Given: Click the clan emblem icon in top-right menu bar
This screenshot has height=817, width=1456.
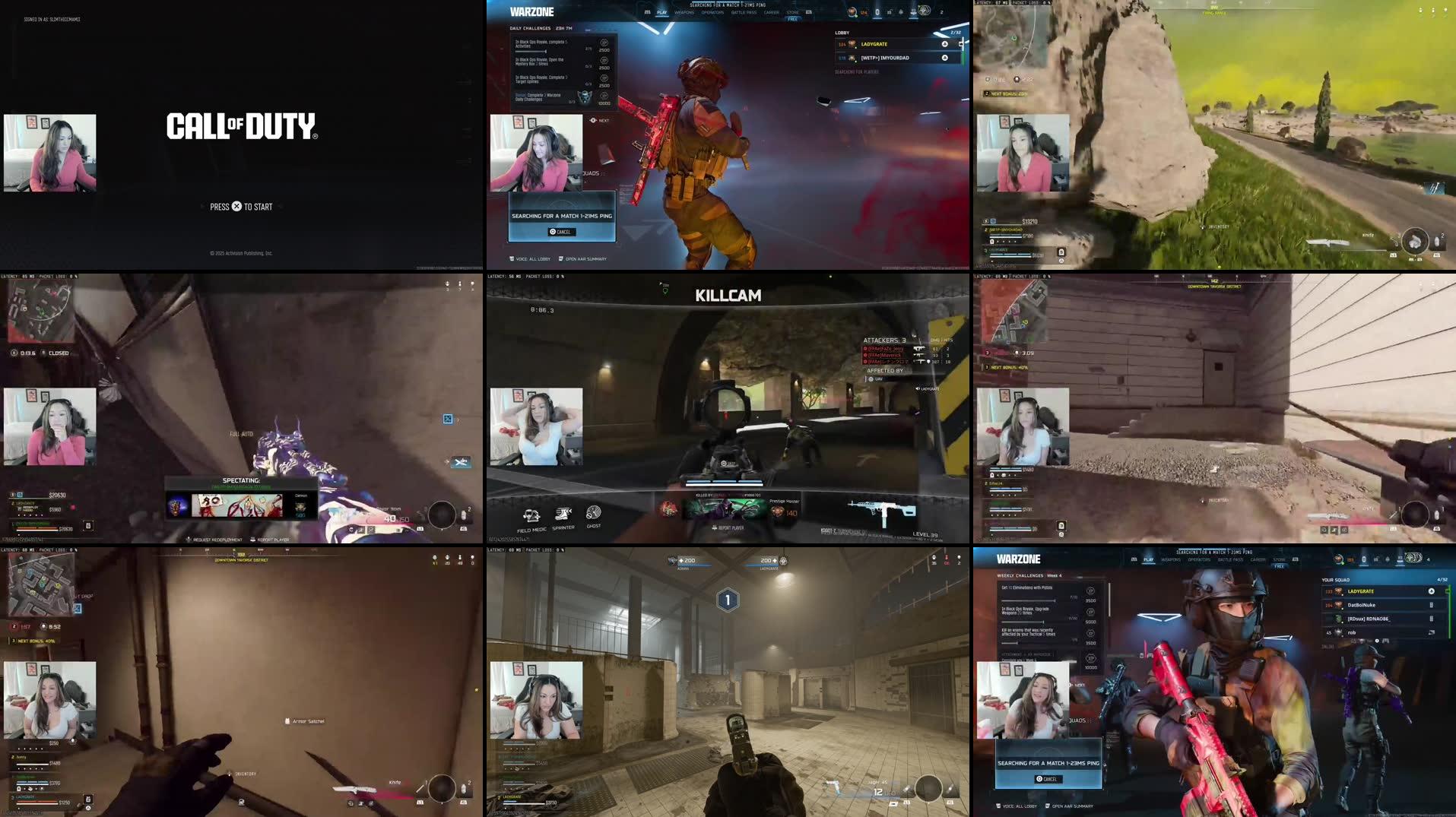Looking at the screenshot, I should tap(922, 11).
